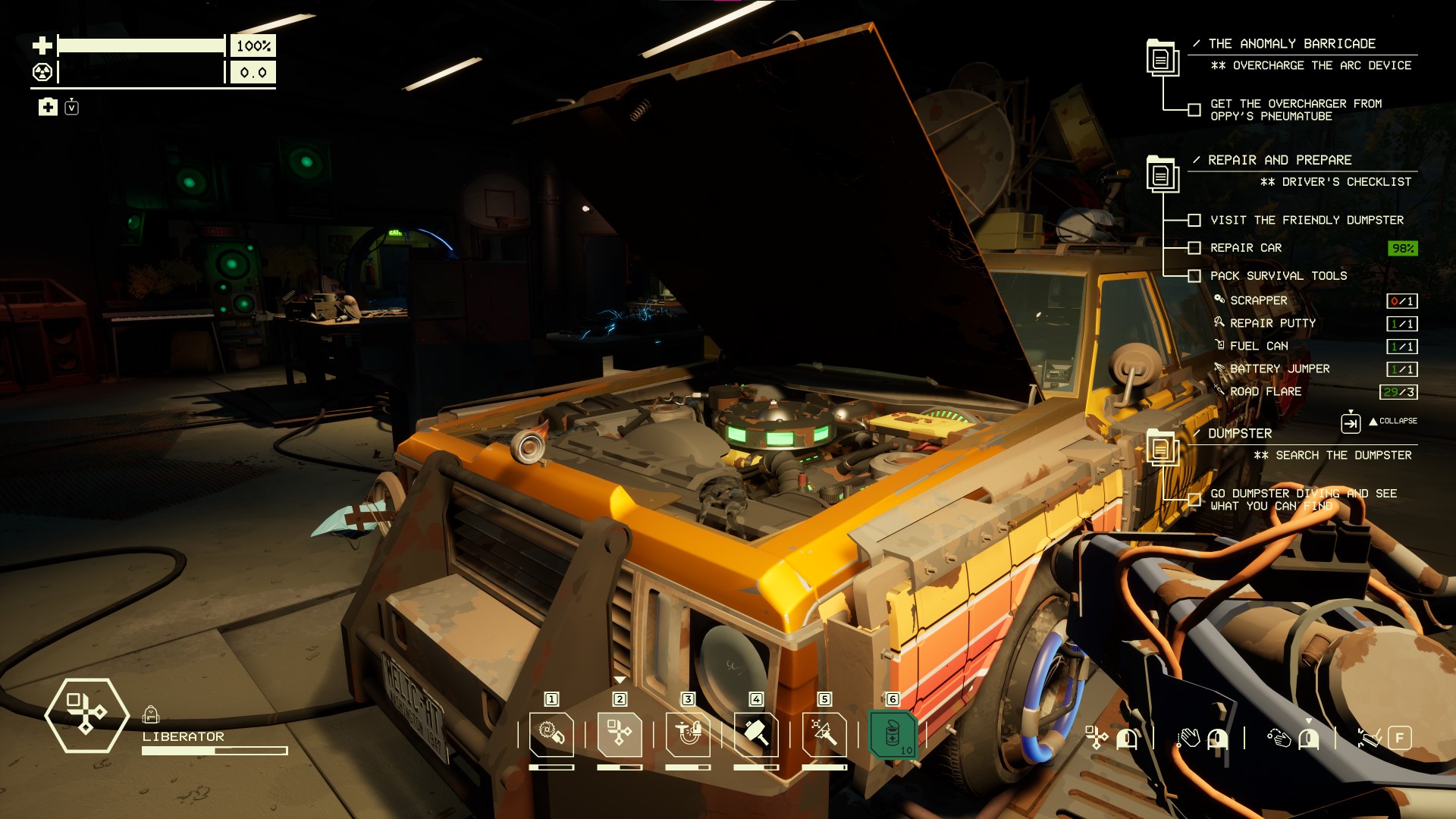Screen dimensions: 1456x819
Task: Tick the Pack Survival Tools objective
Action: point(1194,276)
